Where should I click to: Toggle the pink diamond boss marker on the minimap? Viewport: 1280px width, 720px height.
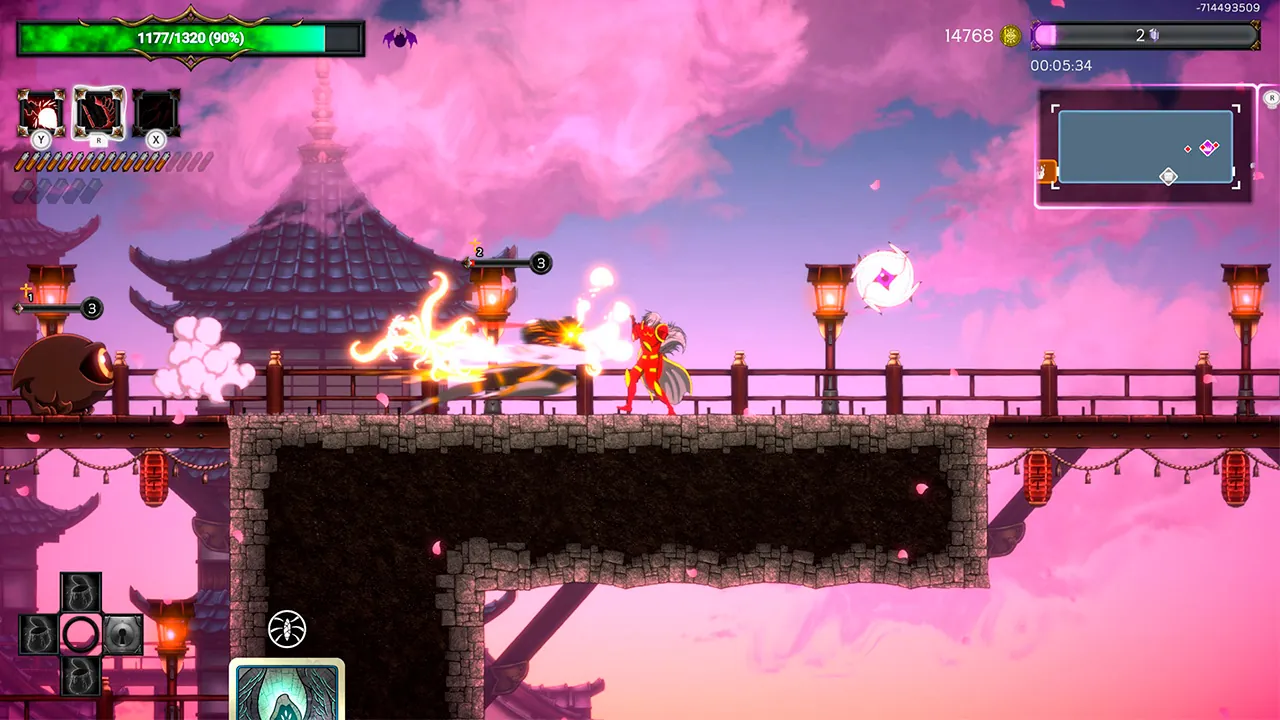[1208, 147]
